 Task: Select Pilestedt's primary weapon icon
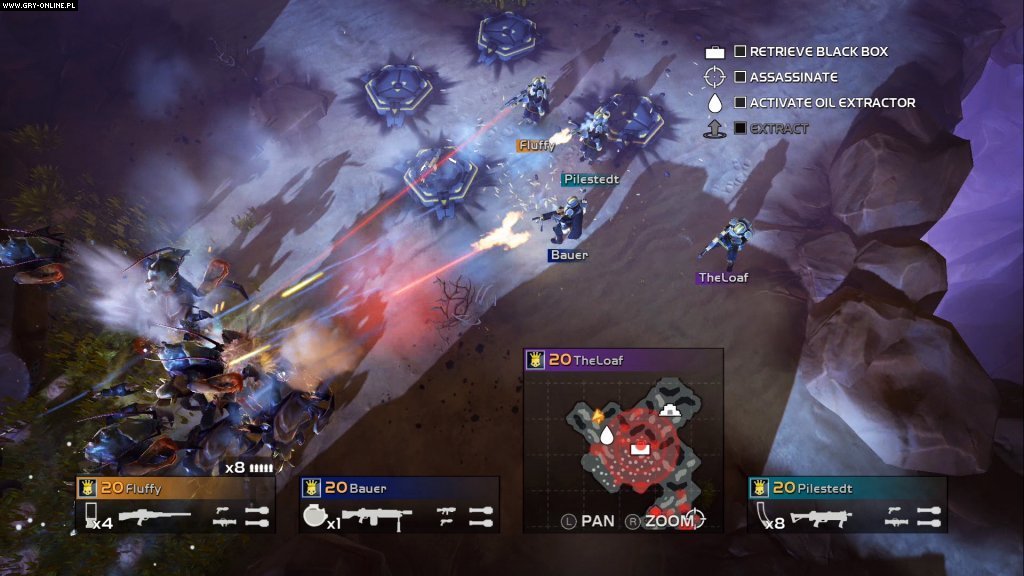click(822, 517)
